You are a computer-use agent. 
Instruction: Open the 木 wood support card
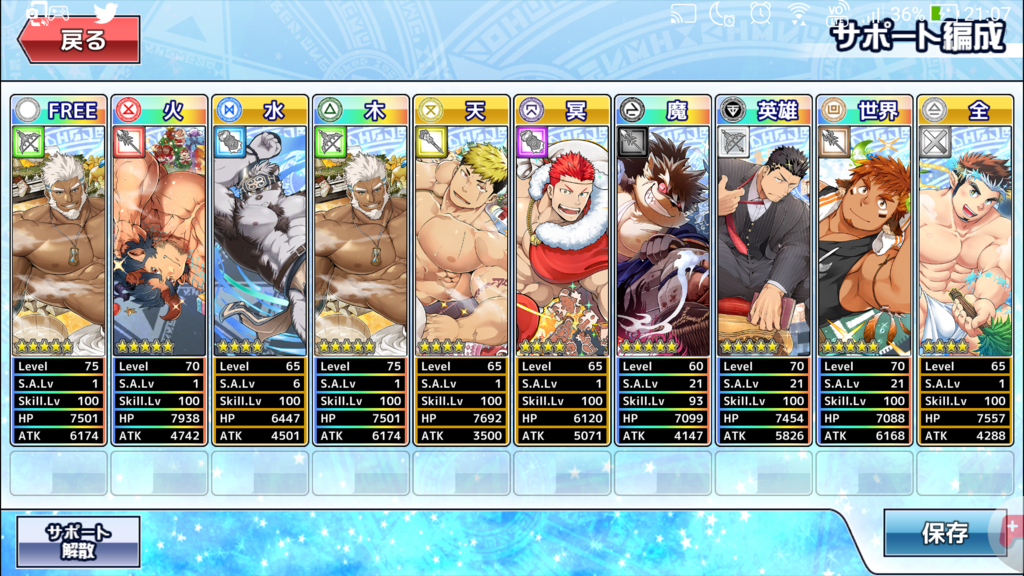click(361, 270)
